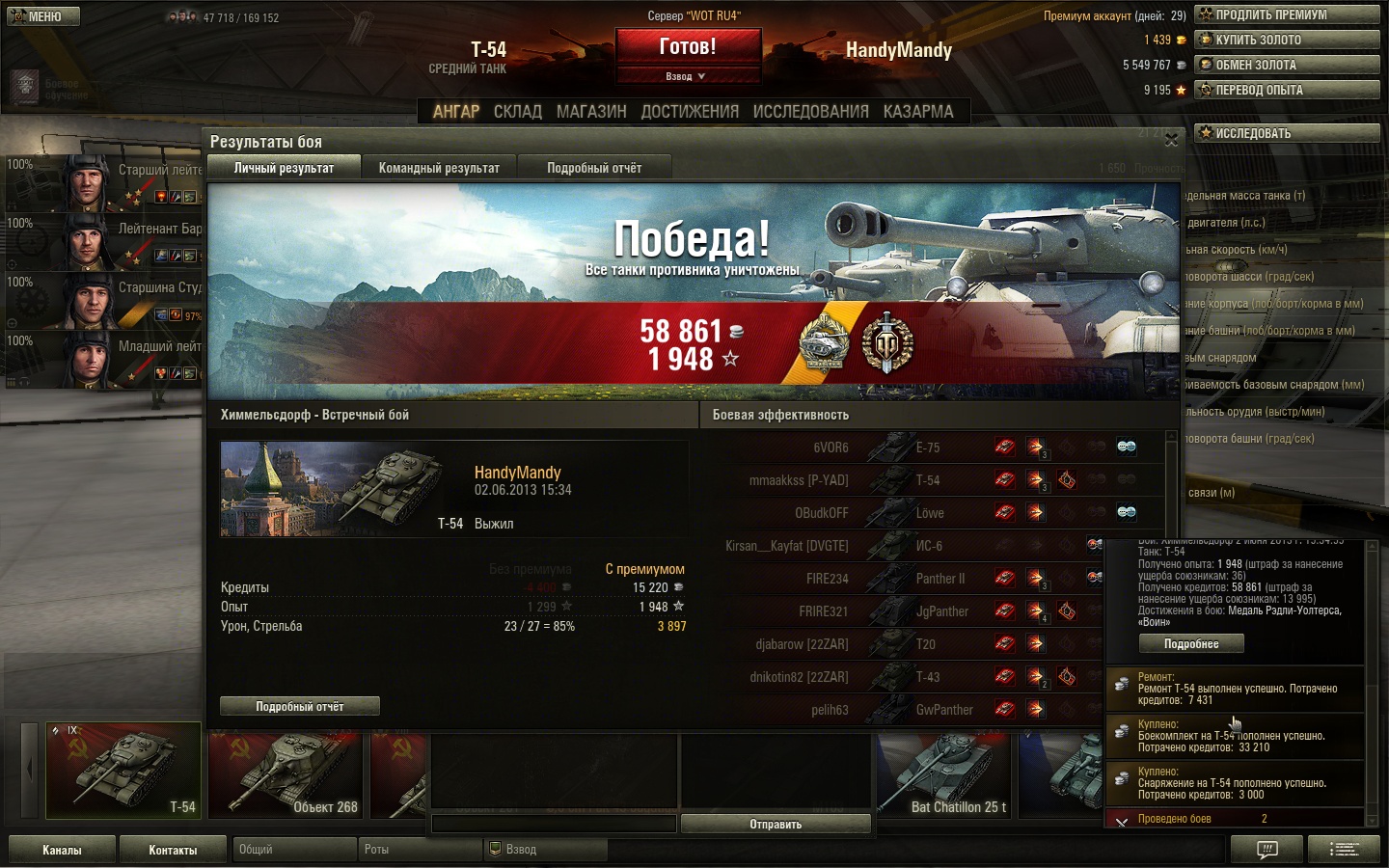The width and height of the screenshot is (1389, 868).
Task: Click the Подробный отчёт button at bottom
Action: tap(299, 707)
